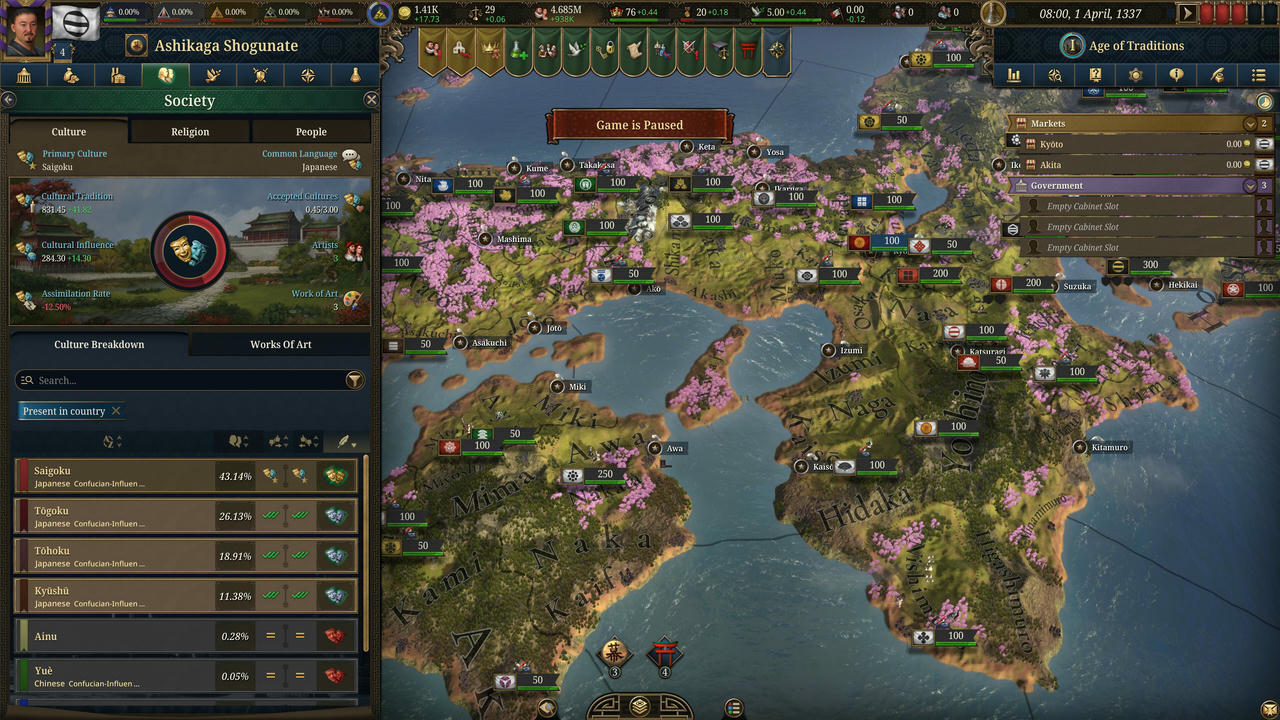Image resolution: width=1280 pixels, height=720 pixels.
Task: Toggle the search filter funnel icon
Action: coord(355,380)
